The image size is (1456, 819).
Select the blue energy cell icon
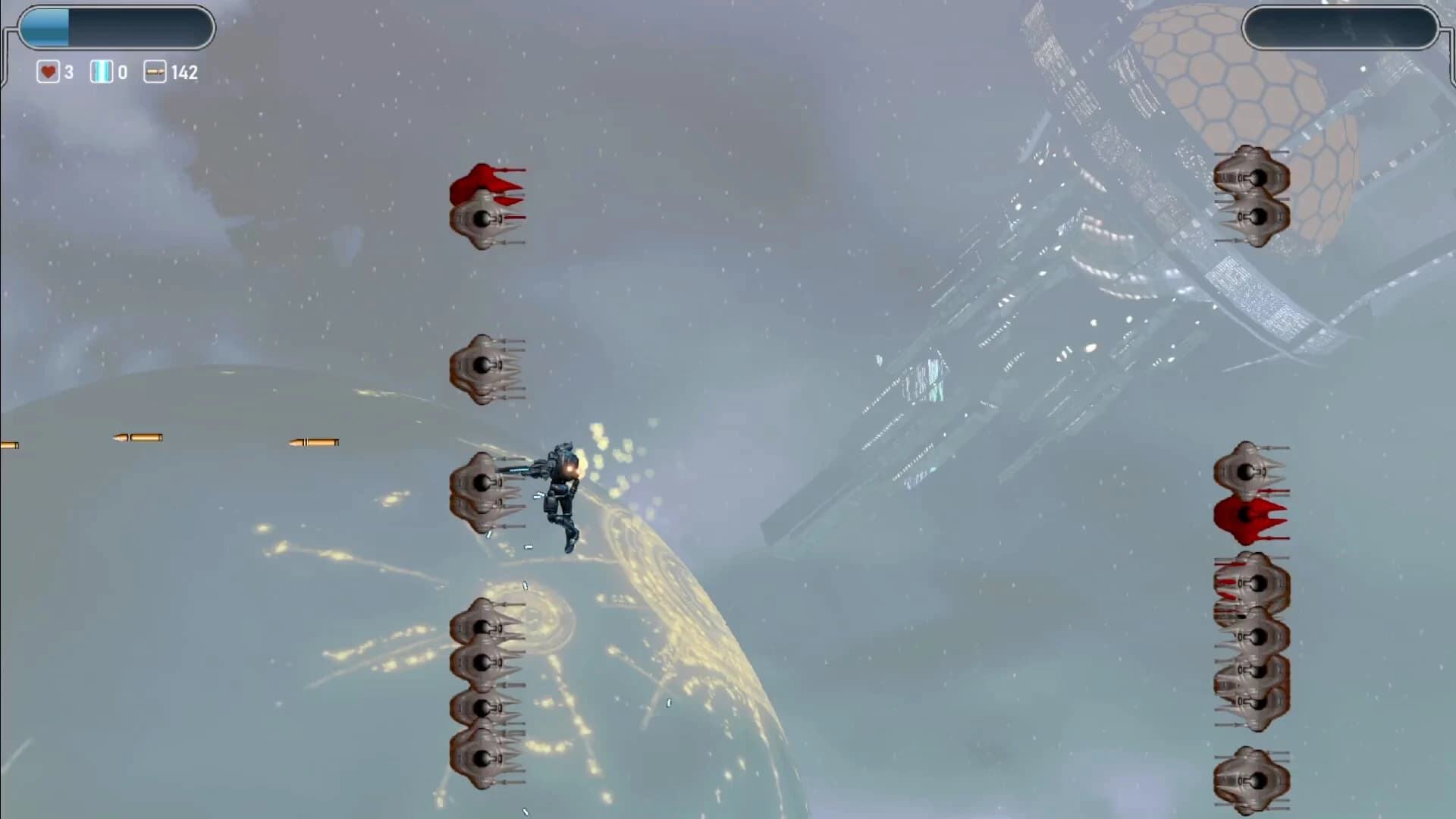[100, 72]
